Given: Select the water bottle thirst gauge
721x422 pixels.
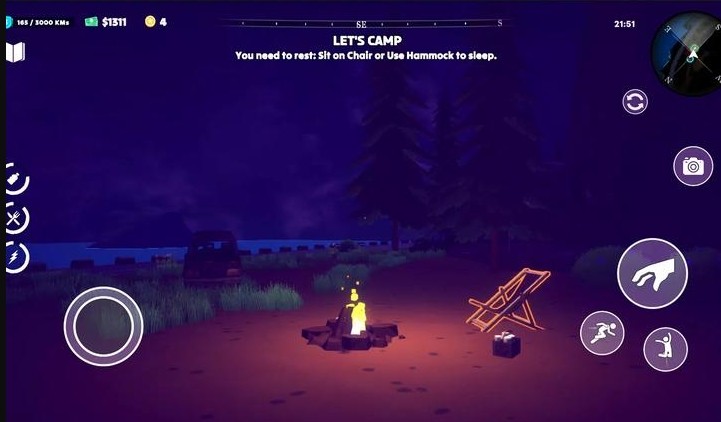Looking at the screenshot, I should pos(16,180).
